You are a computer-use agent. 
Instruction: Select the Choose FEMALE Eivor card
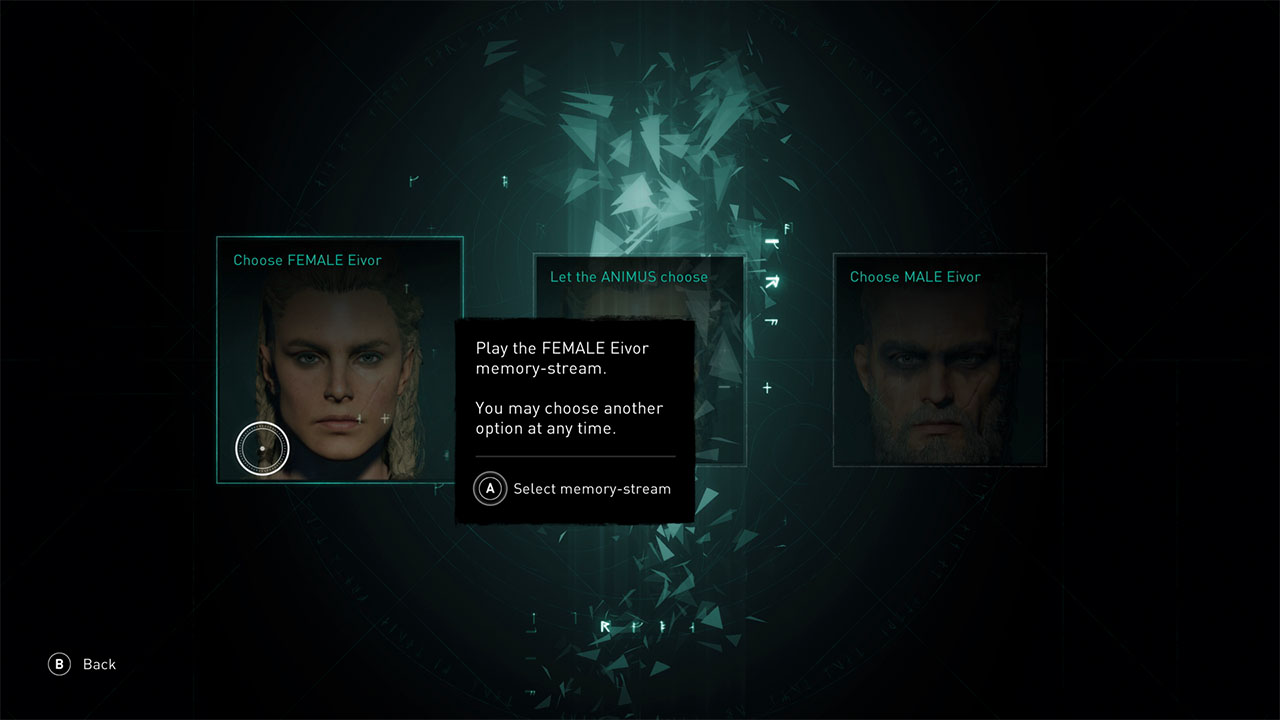[340, 360]
